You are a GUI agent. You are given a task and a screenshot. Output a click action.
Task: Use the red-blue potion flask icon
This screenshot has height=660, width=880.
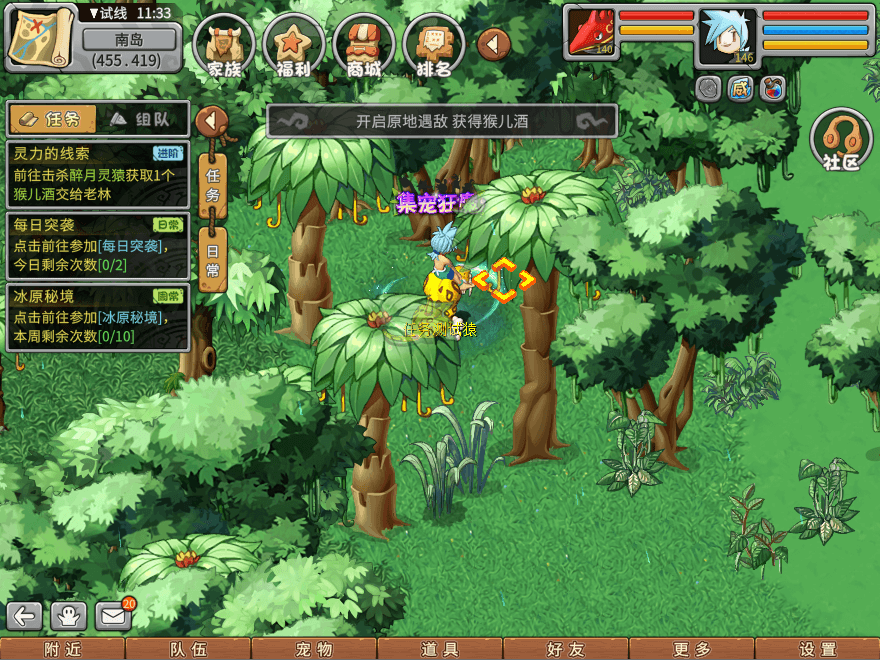tap(772, 88)
